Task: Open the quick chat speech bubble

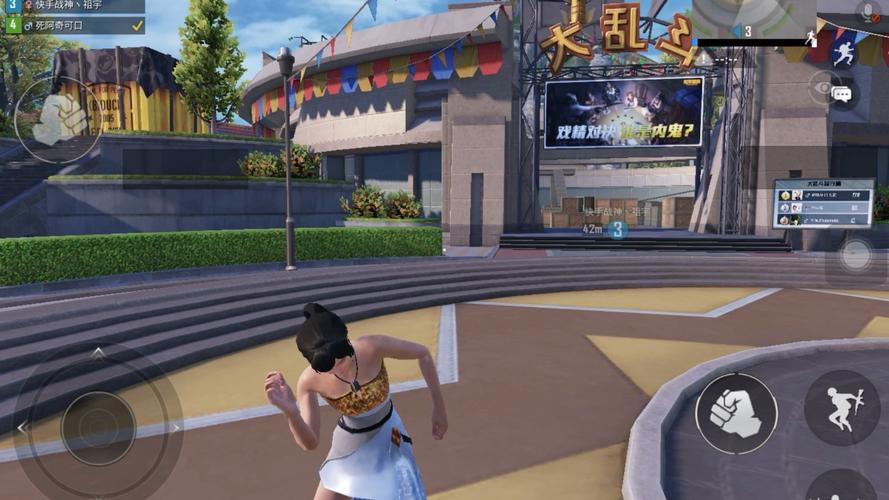Action: 842,94
